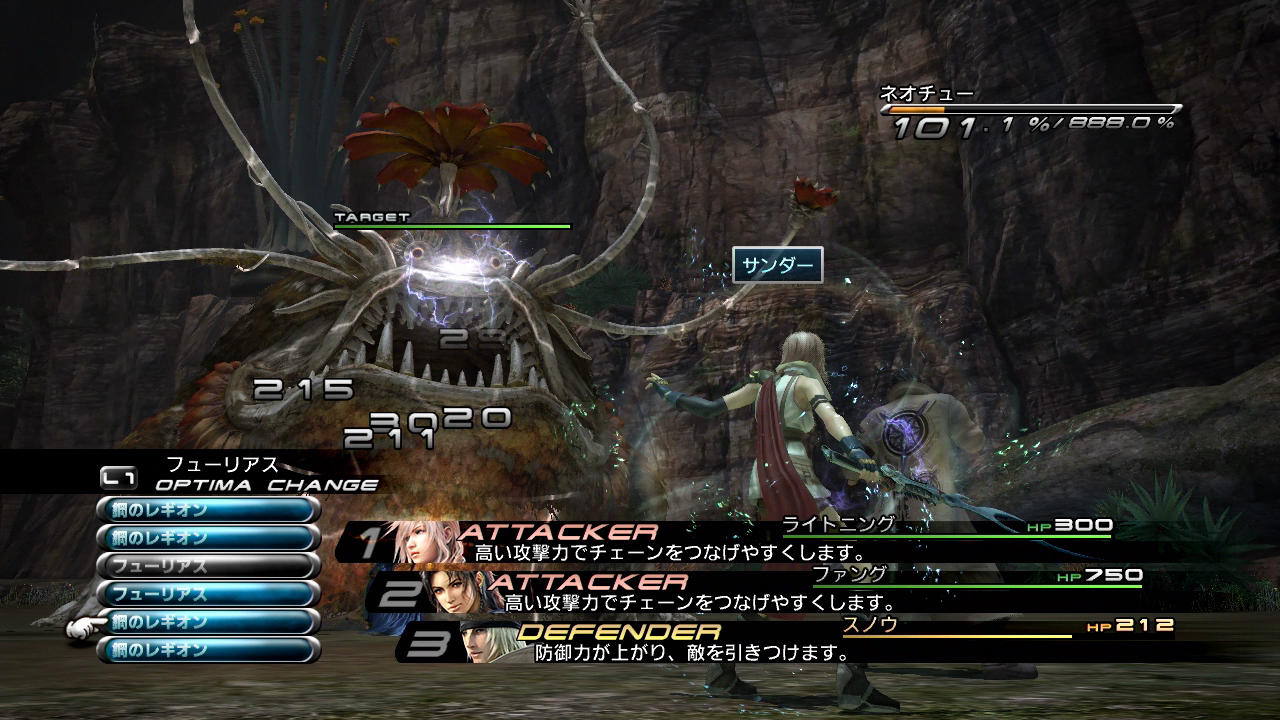Select the highlighted 鋼のレギオン optima at the cursor

(x=208, y=622)
